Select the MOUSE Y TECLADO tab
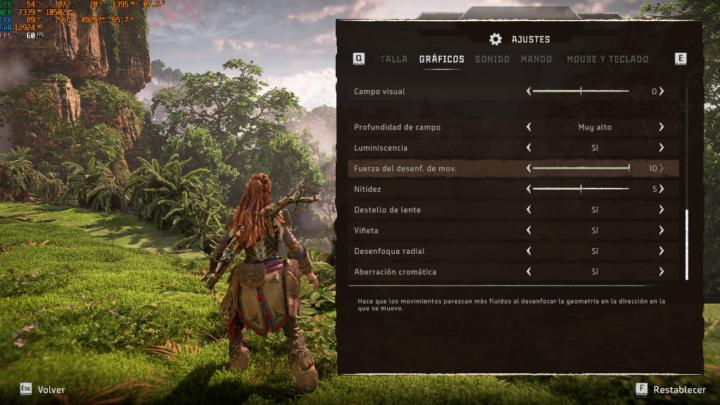 (x=608, y=59)
